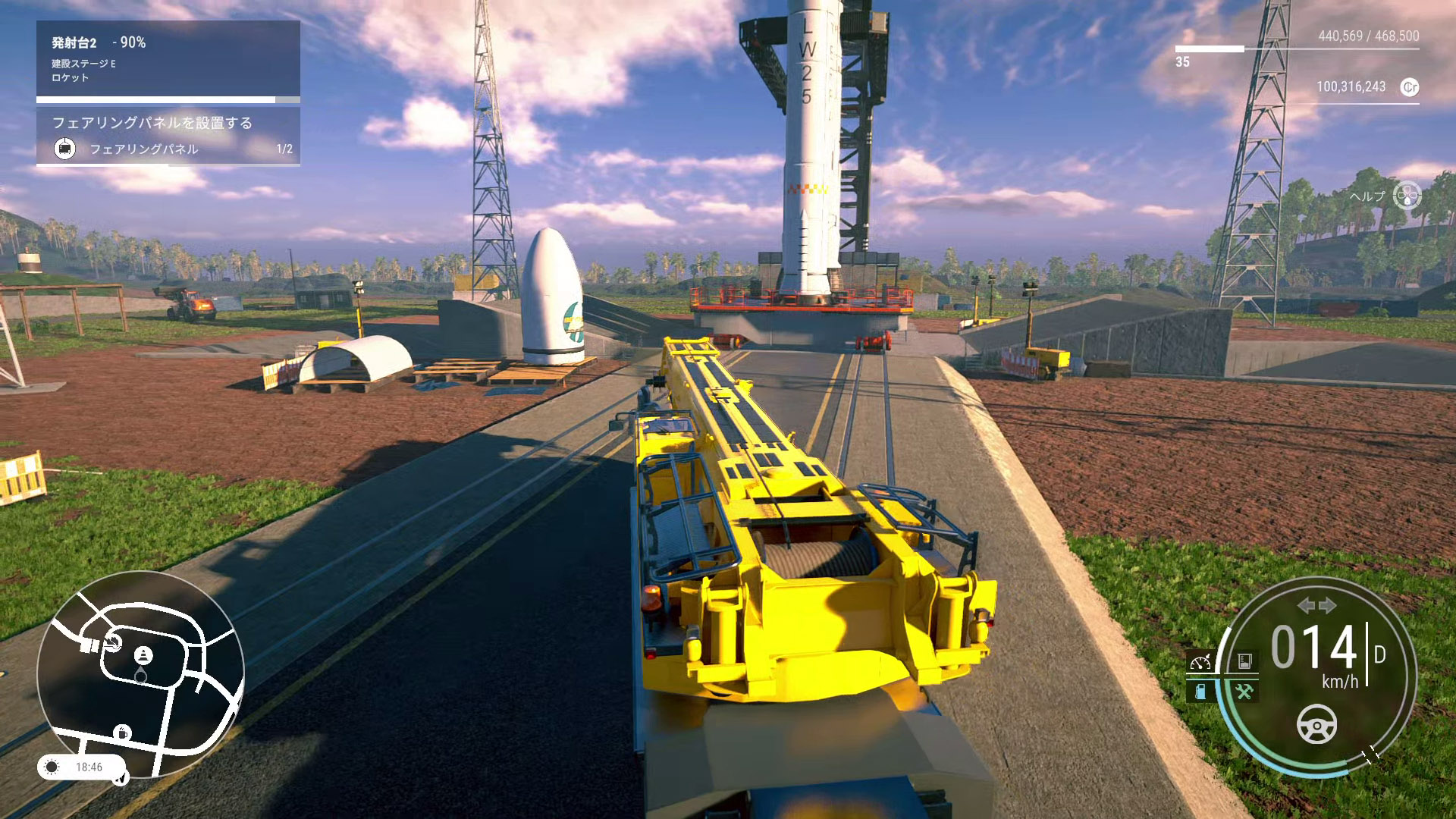Open the launch pad 2 job tracker
This screenshot has height=819, width=1456.
point(168,59)
